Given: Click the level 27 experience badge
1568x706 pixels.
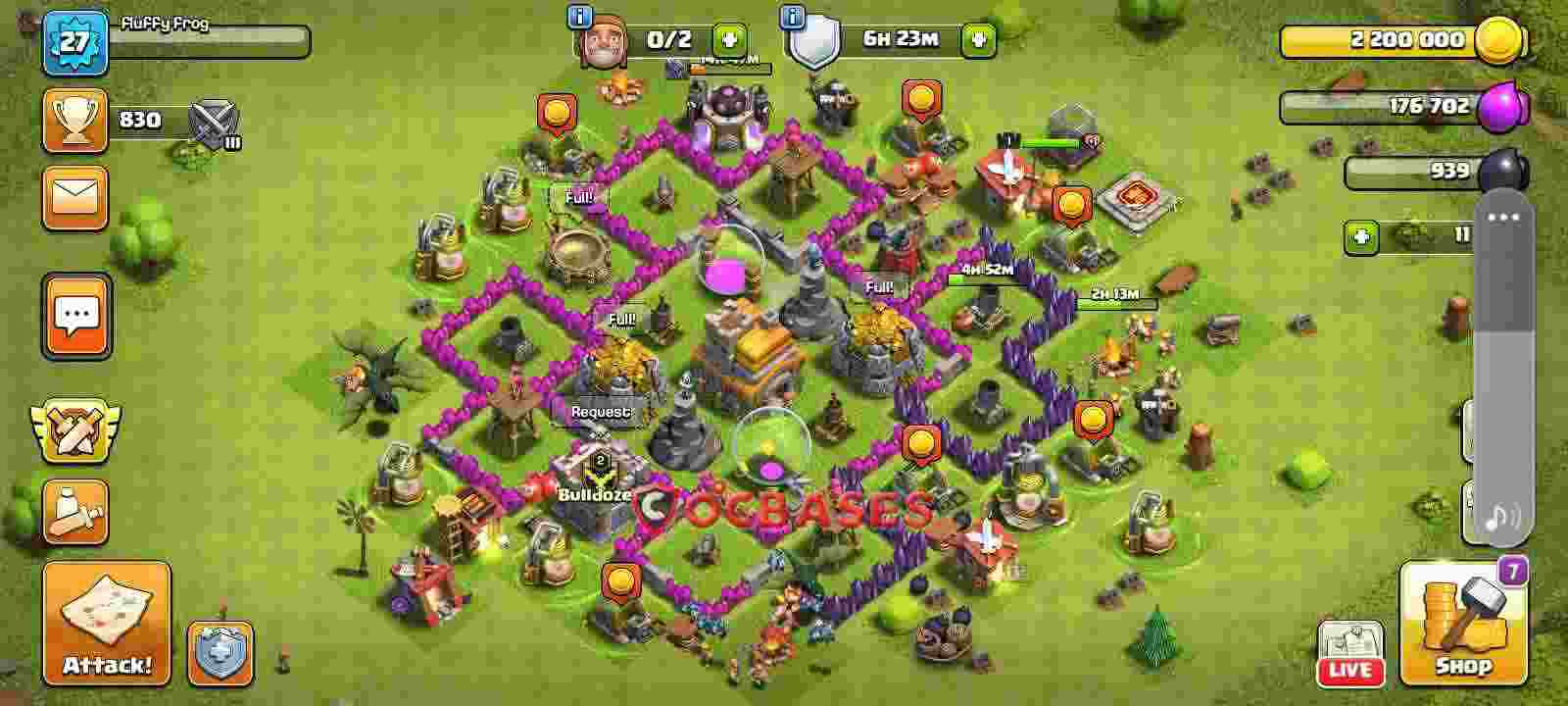Looking at the screenshot, I should click(x=74, y=43).
